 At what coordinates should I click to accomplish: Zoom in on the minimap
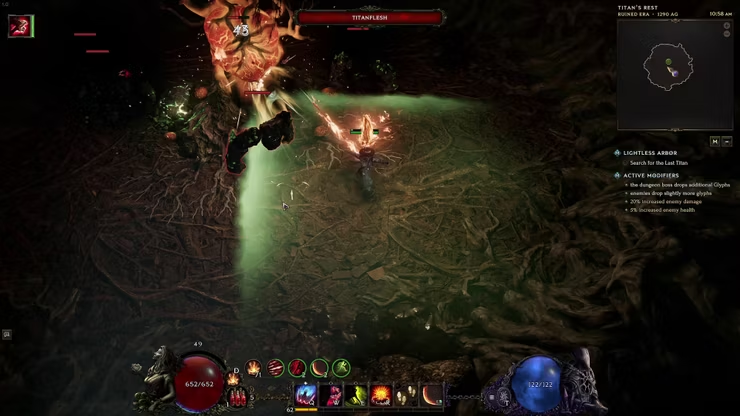coord(727,24)
